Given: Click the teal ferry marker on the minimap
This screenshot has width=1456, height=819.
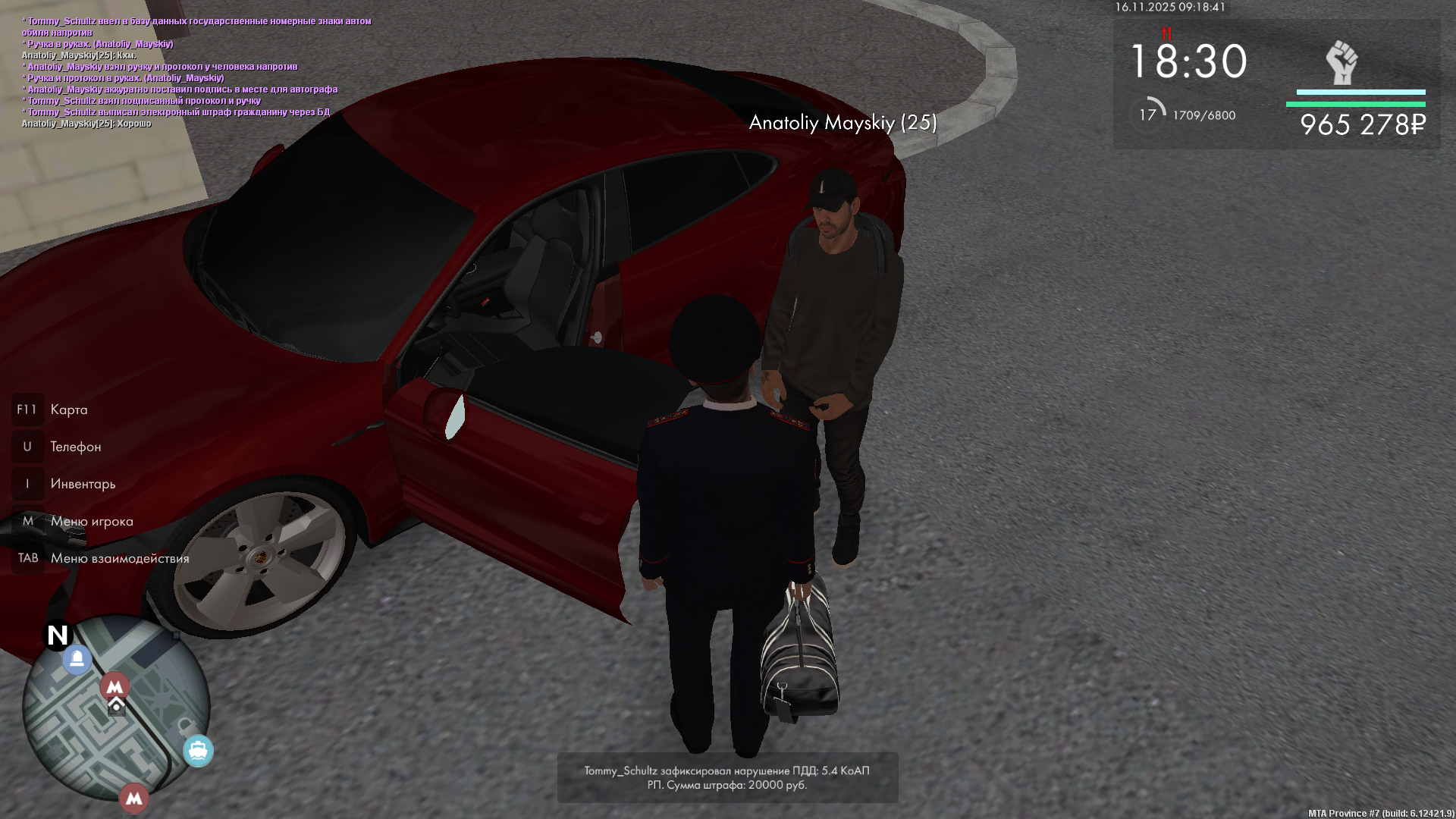Looking at the screenshot, I should [198, 751].
